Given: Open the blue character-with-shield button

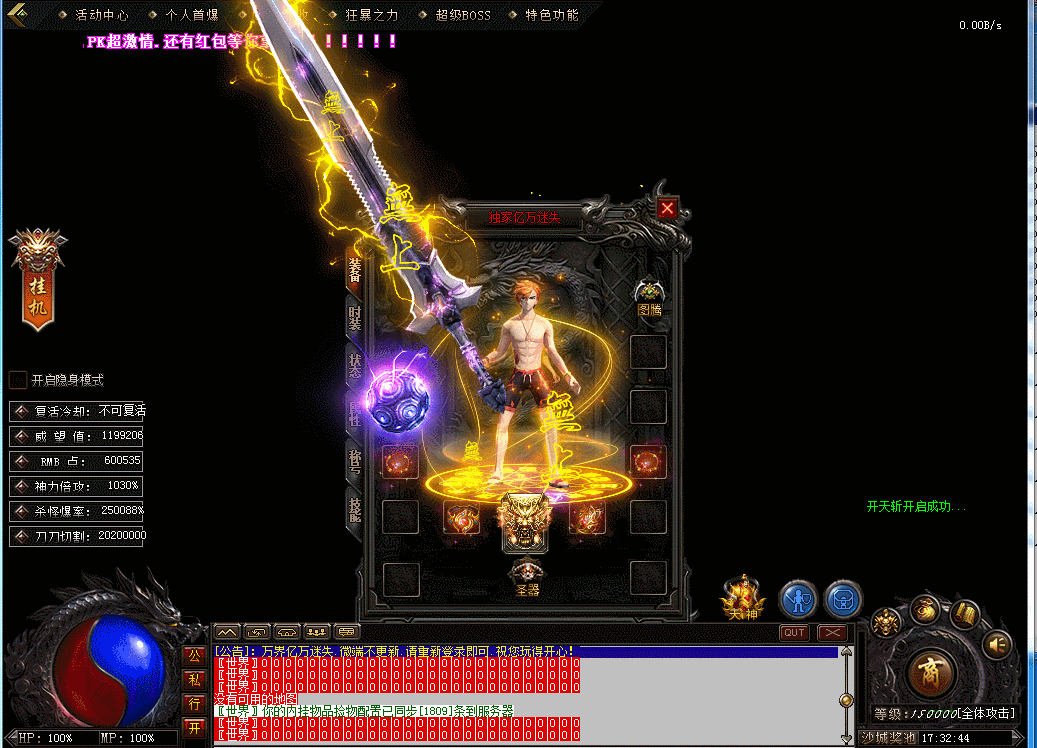Looking at the screenshot, I should coord(798,599).
